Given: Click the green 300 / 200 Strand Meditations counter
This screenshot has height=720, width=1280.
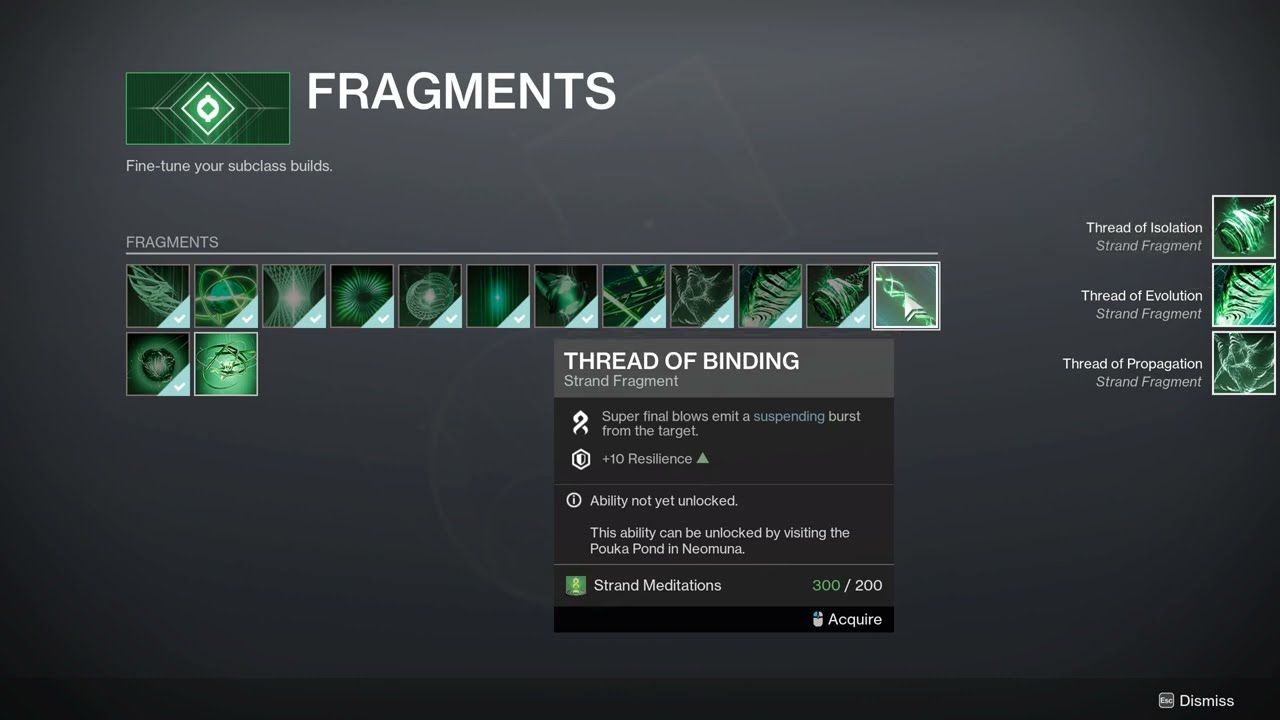Looking at the screenshot, I should click(x=847, y=585).
